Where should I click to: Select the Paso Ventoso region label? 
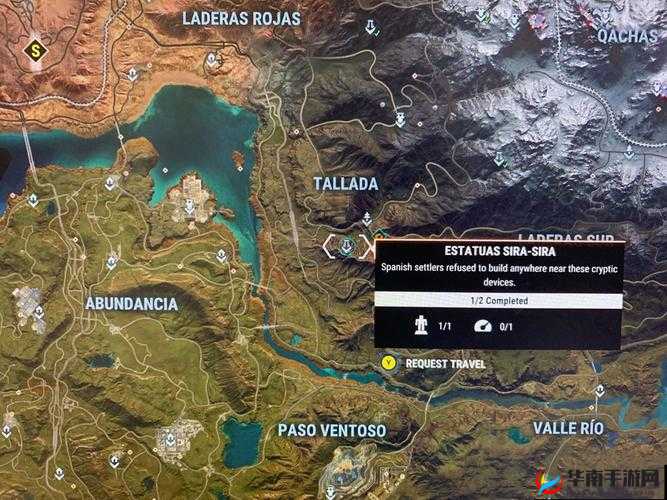pos(332,431)
